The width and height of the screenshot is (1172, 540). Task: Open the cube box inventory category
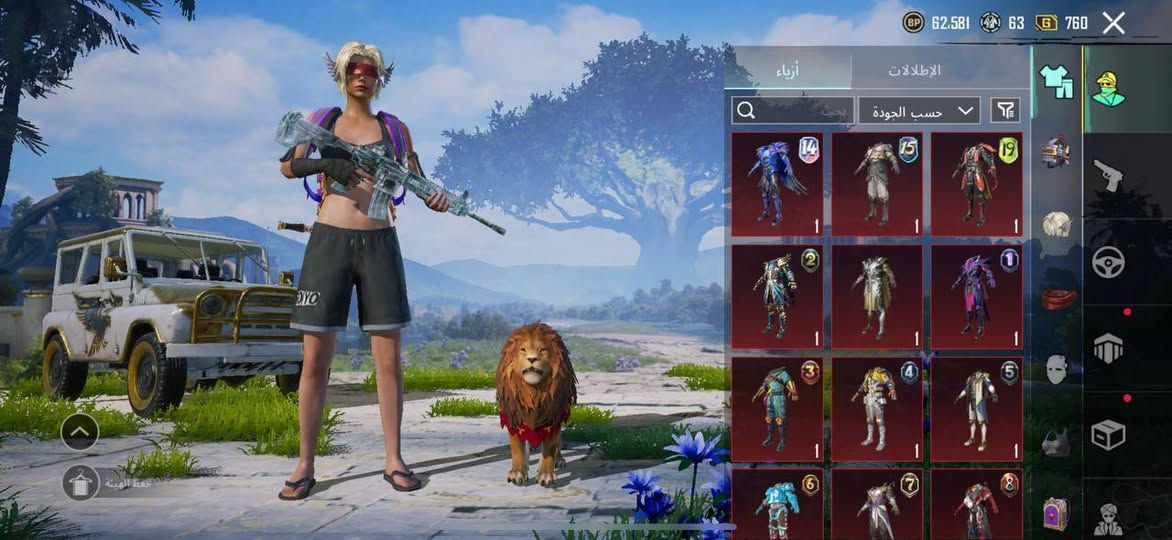(1108, 434)
